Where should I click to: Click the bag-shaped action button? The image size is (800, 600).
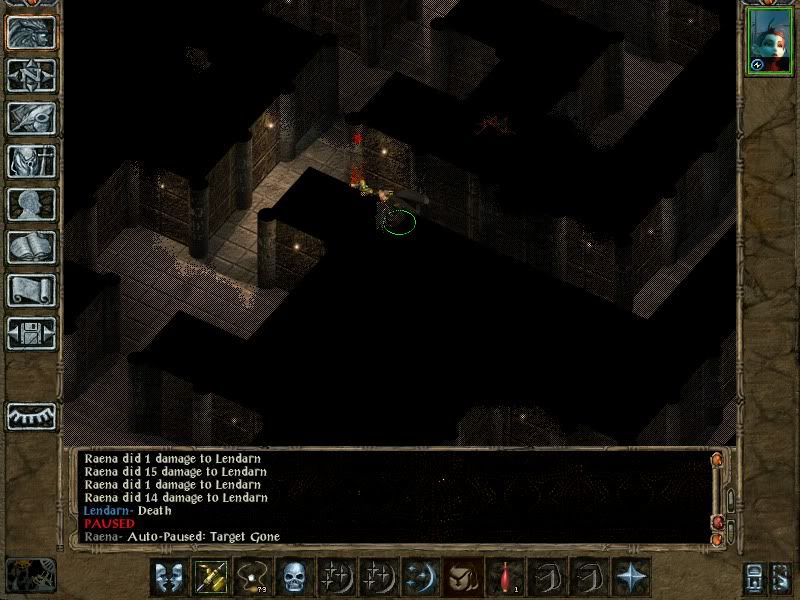(x=463, y=576)
